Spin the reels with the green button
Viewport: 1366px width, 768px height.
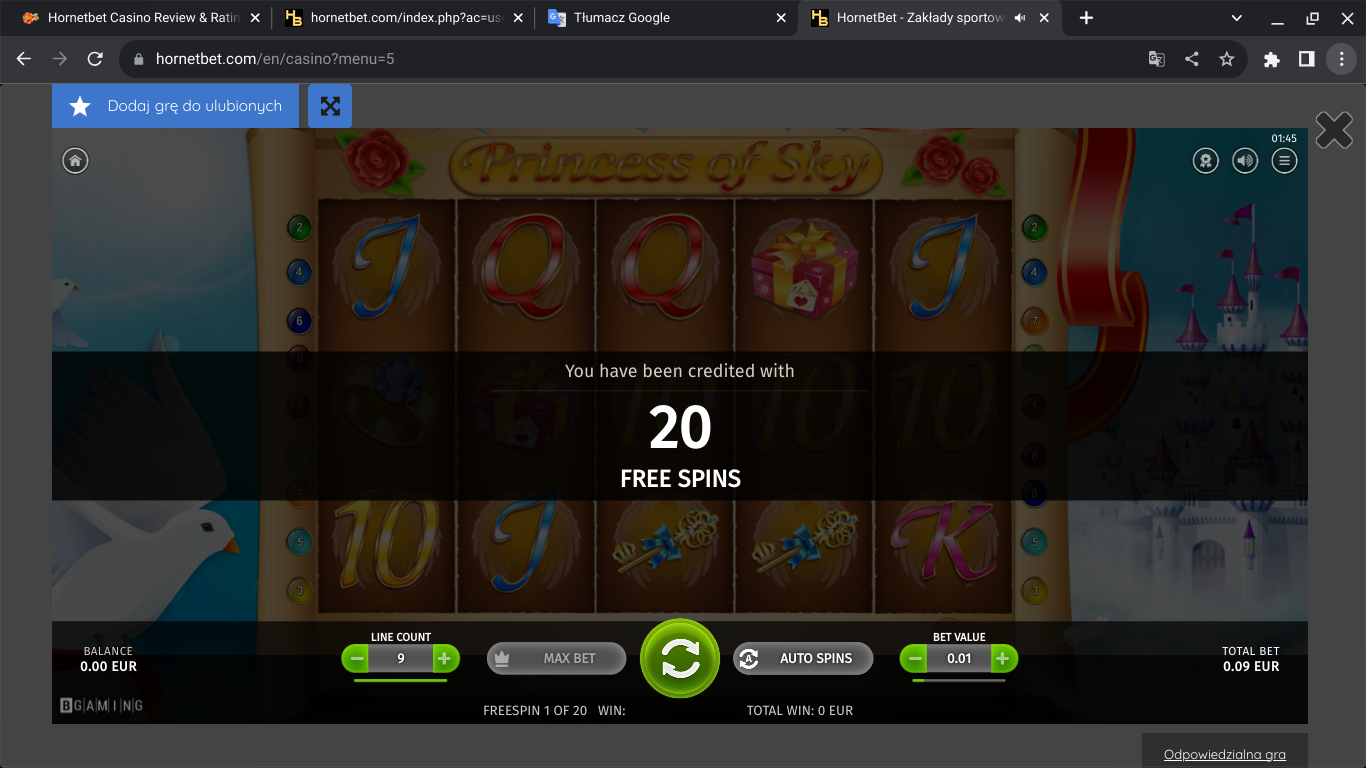tap(680, 658)
